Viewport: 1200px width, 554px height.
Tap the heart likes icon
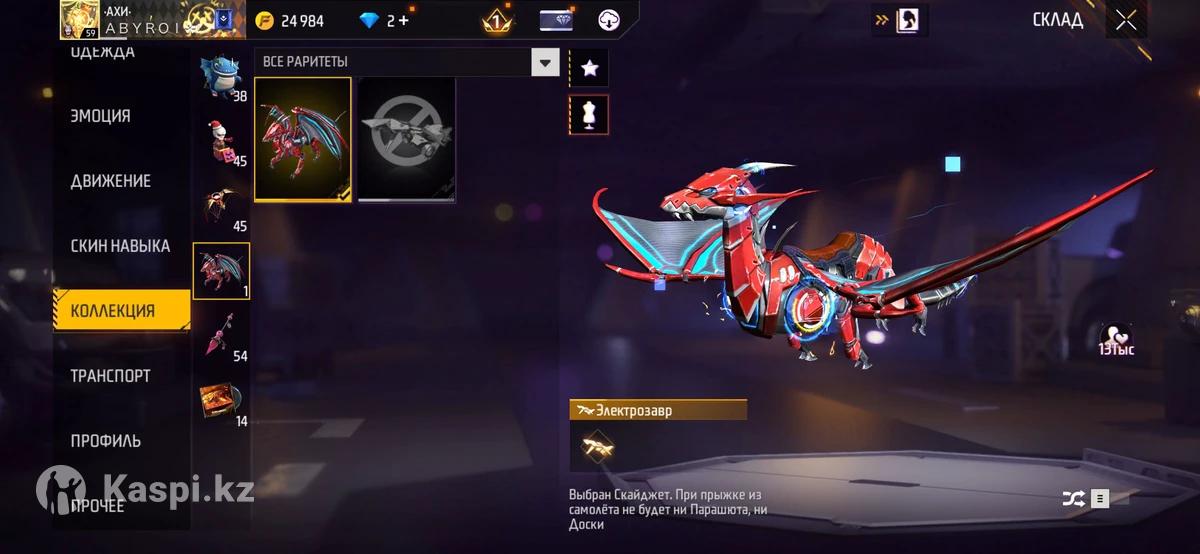pyautogui.click(x=1115, y=336)
